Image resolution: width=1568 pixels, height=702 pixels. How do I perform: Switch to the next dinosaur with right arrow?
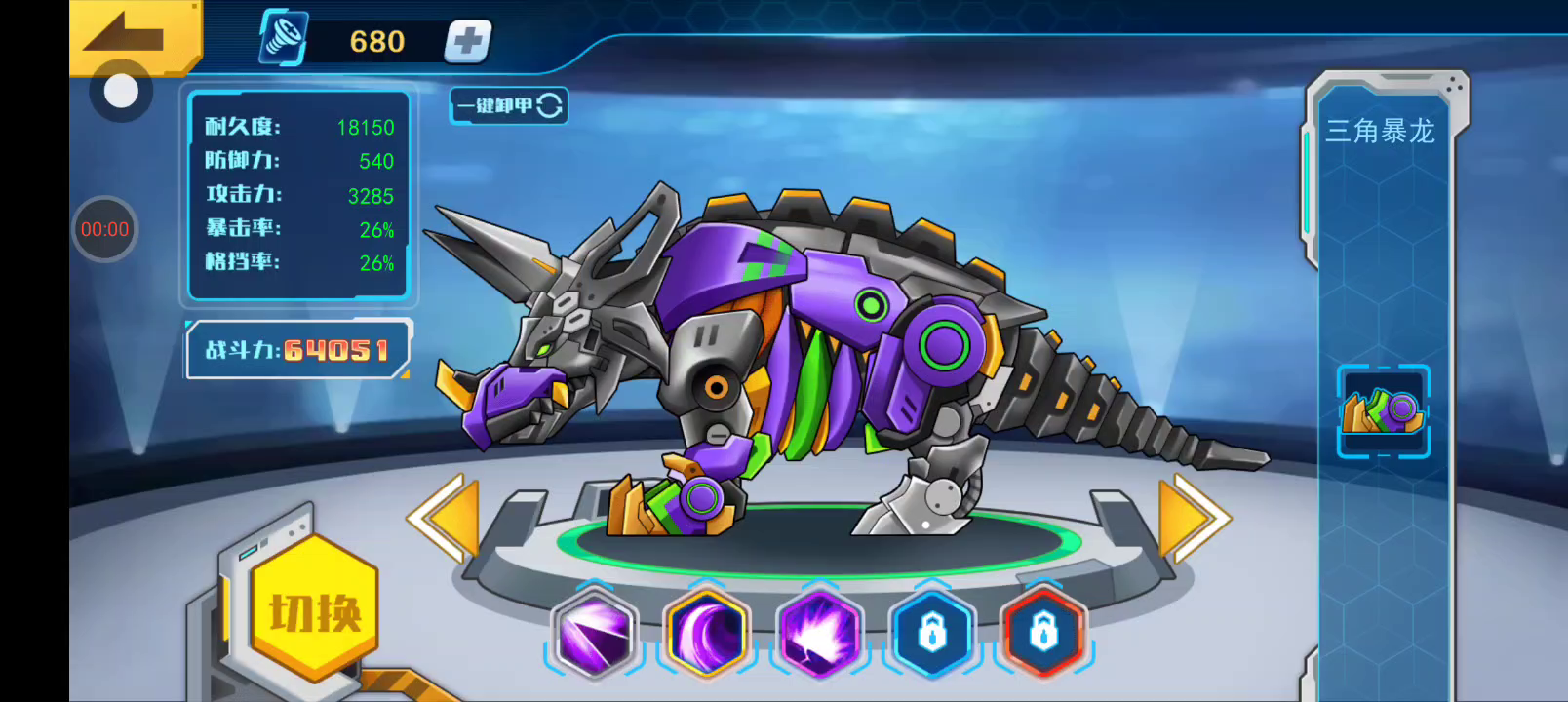(1192, 518)
